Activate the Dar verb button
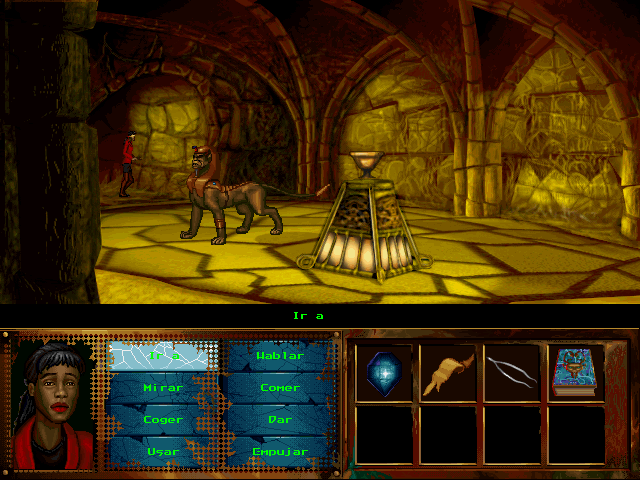Screen dimensions: 640x480 click(279, 419)
